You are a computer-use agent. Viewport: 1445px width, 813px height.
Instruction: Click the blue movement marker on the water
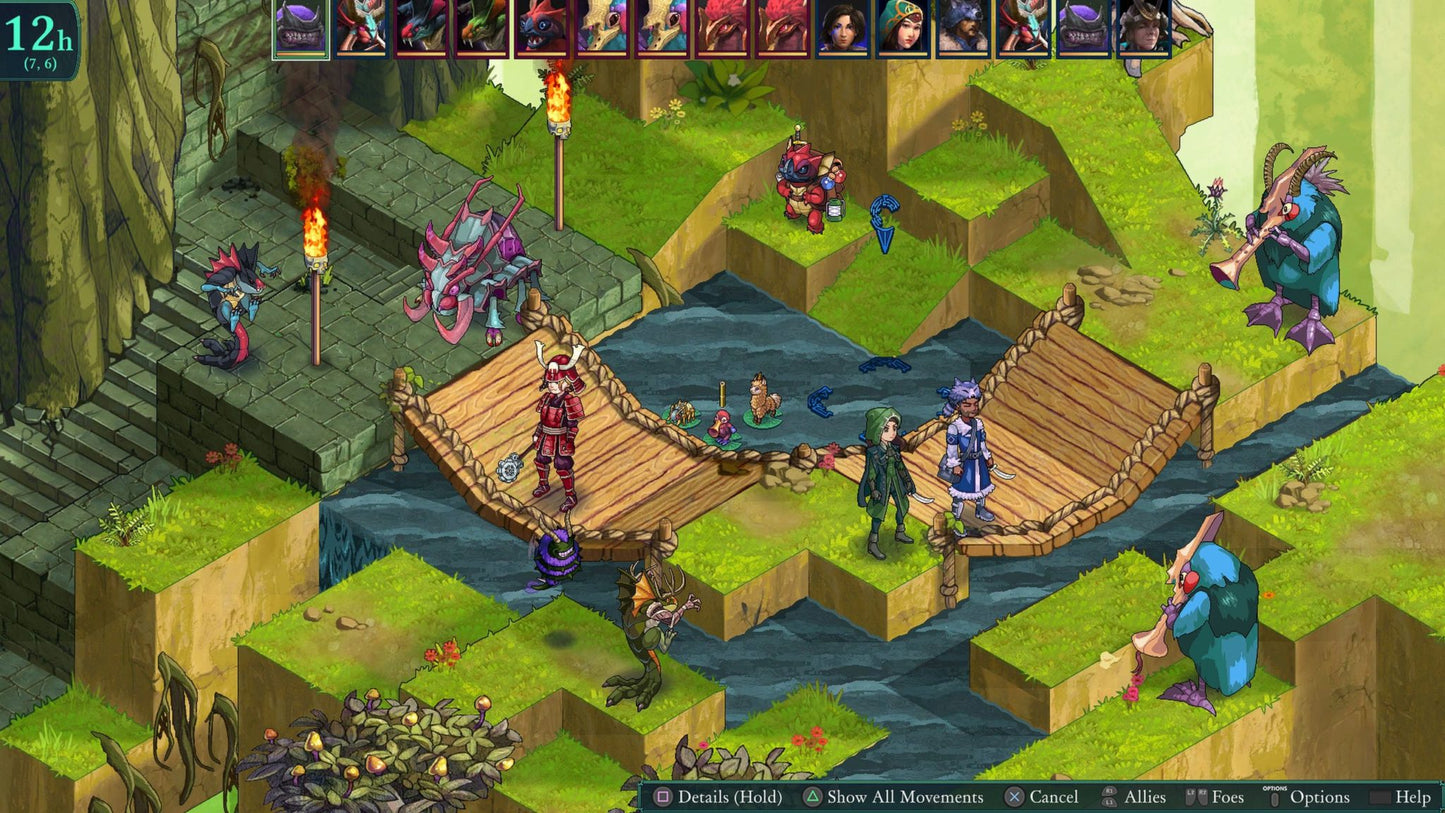(x=822, y=403)
